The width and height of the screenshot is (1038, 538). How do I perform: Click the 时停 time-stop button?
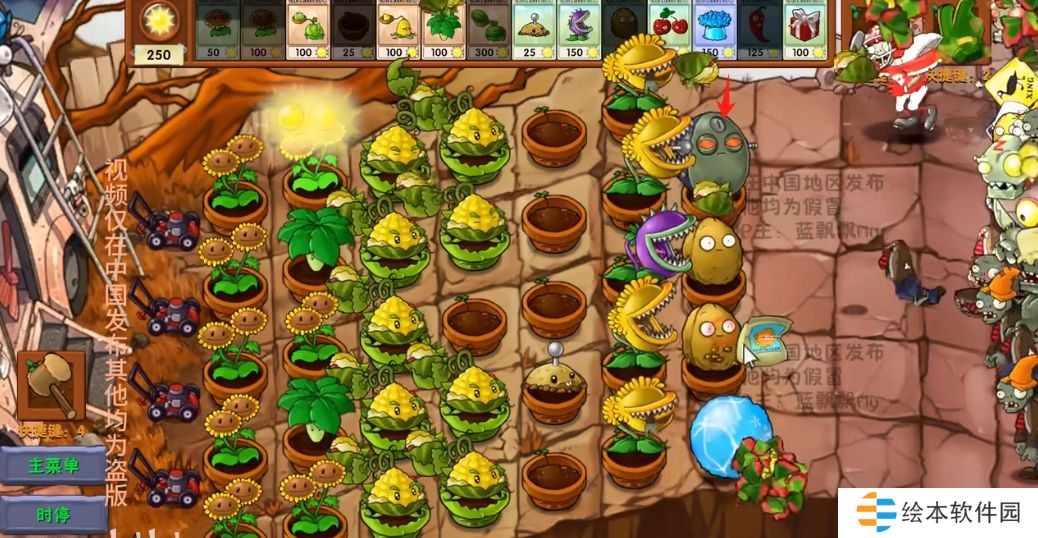tap(53, 515)
